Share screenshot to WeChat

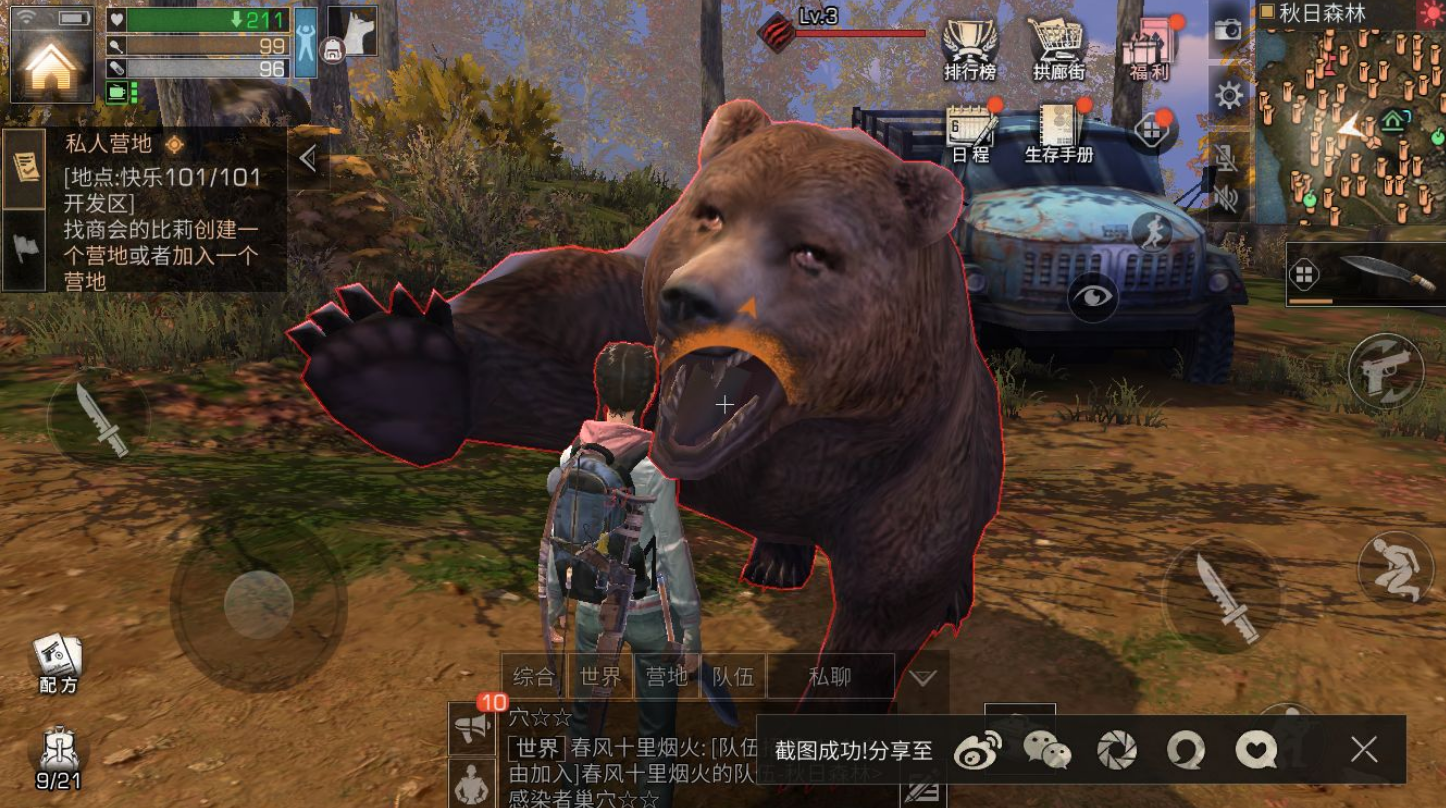[x=1047, y=750]
